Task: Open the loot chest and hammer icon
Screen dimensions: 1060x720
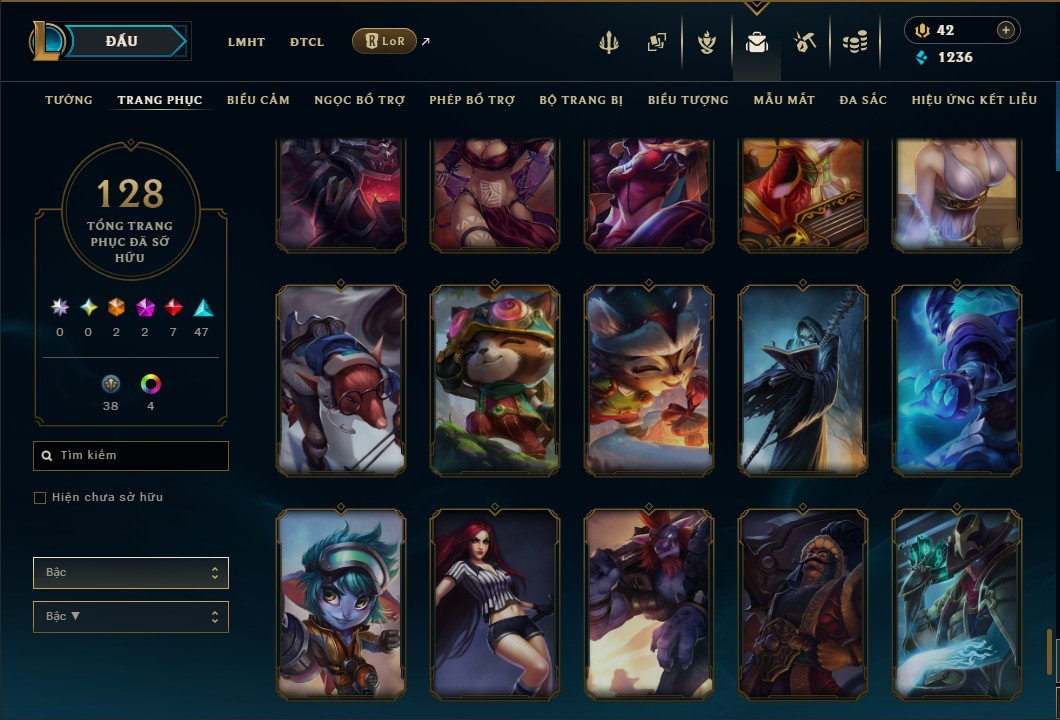Action: click(805, 42)
